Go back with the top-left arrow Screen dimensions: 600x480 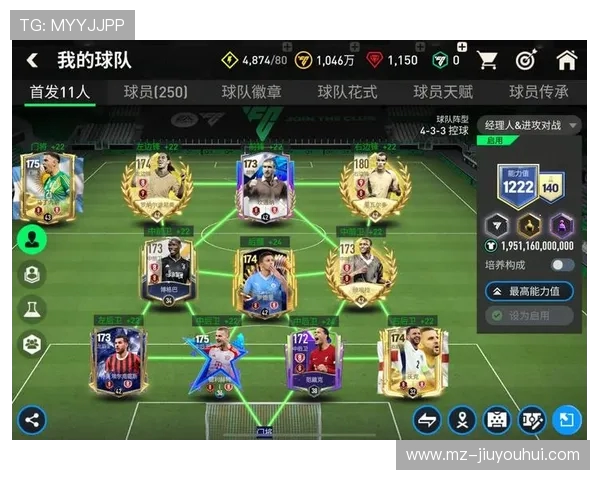(x=32, y=60)
